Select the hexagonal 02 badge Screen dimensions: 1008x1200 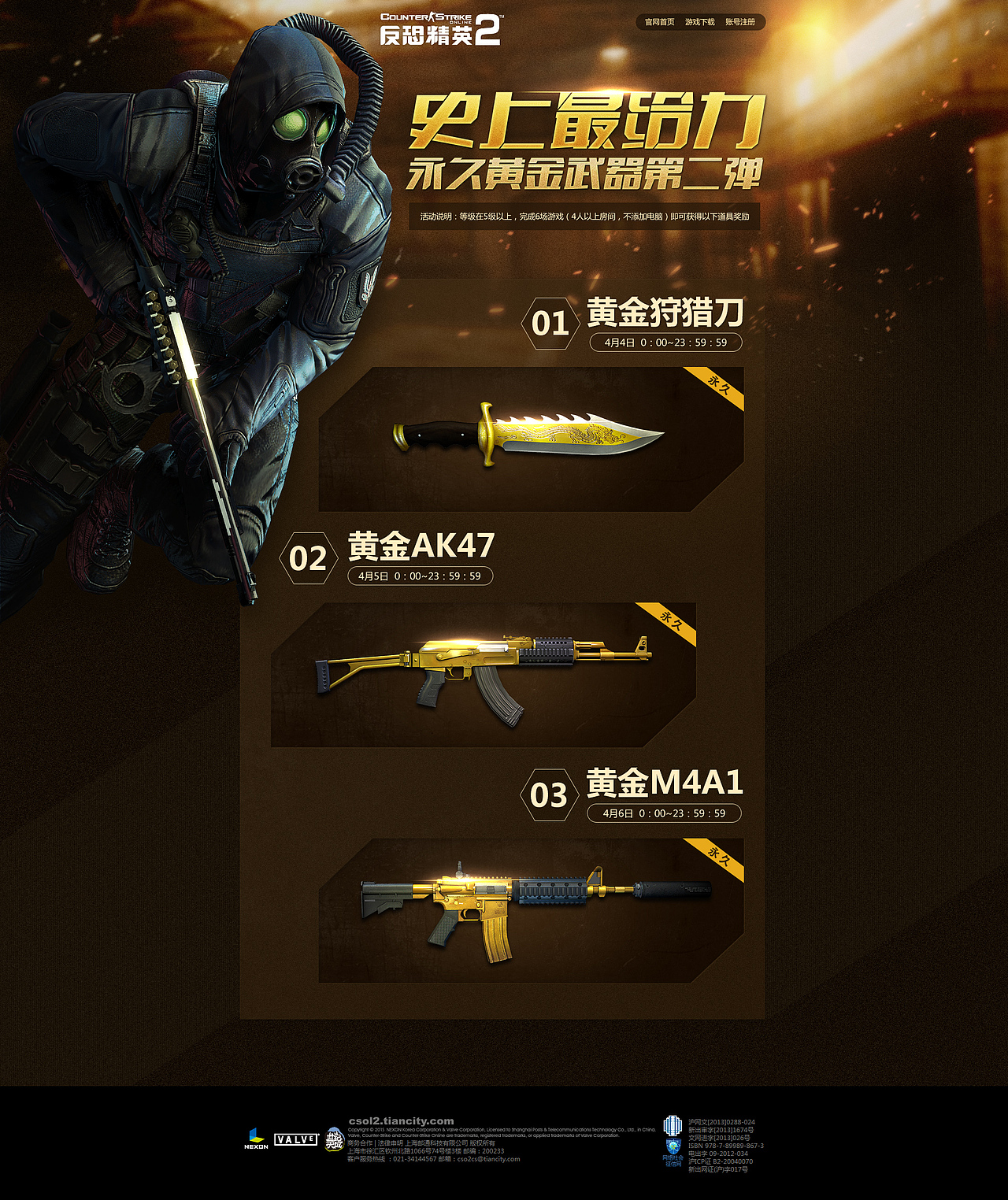309,557
